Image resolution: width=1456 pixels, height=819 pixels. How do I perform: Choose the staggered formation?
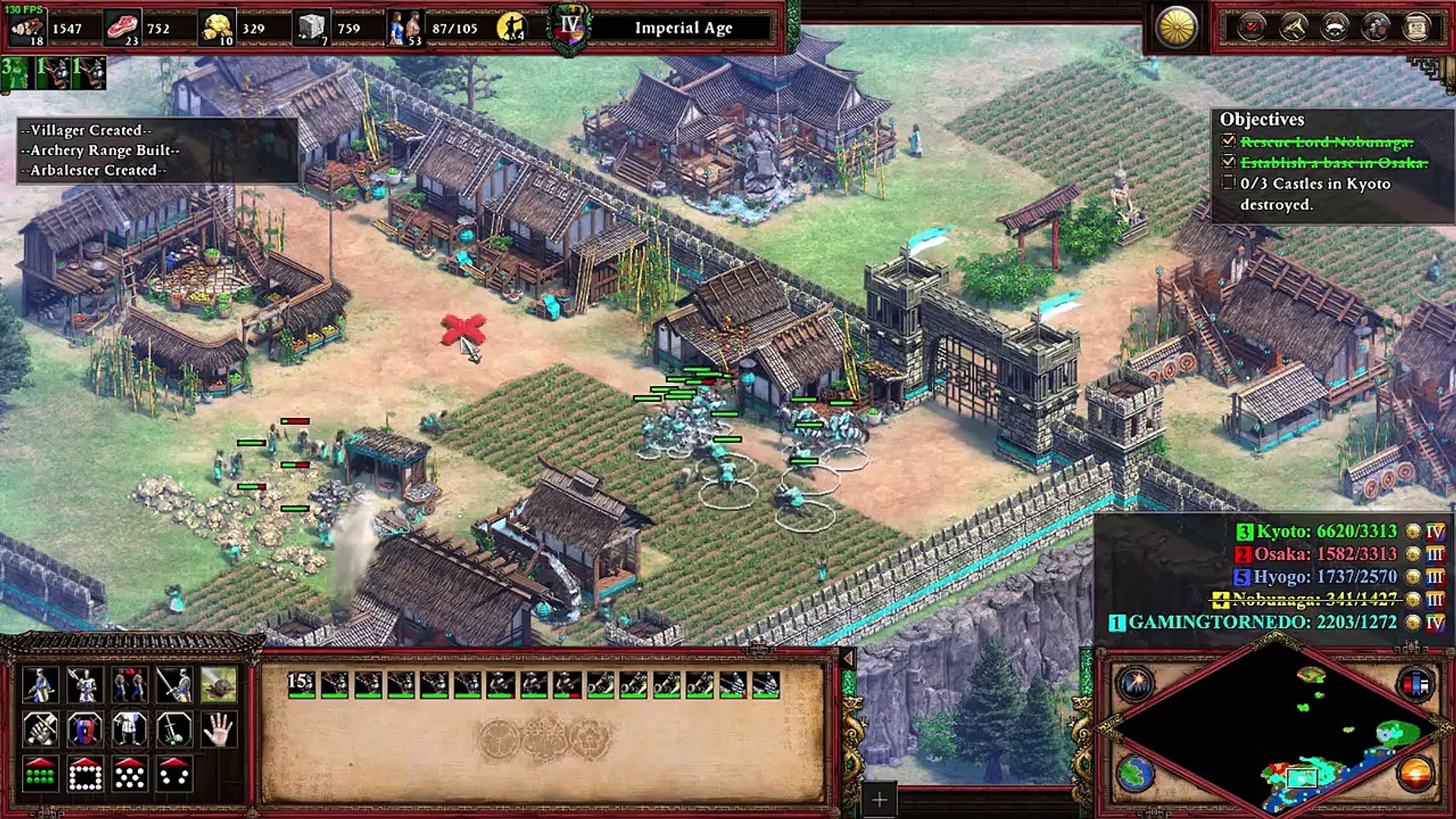[x=130, y=774]
